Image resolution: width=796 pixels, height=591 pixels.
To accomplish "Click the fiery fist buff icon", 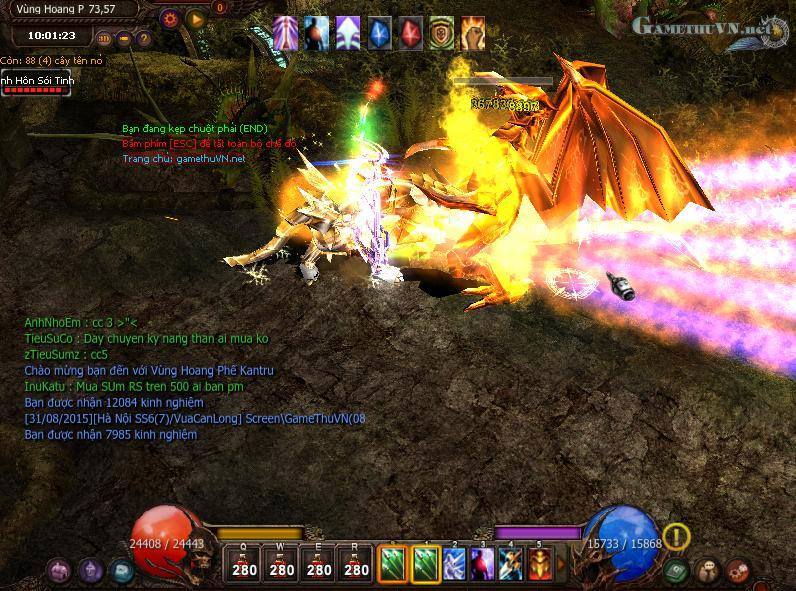I will click(472, 34).
